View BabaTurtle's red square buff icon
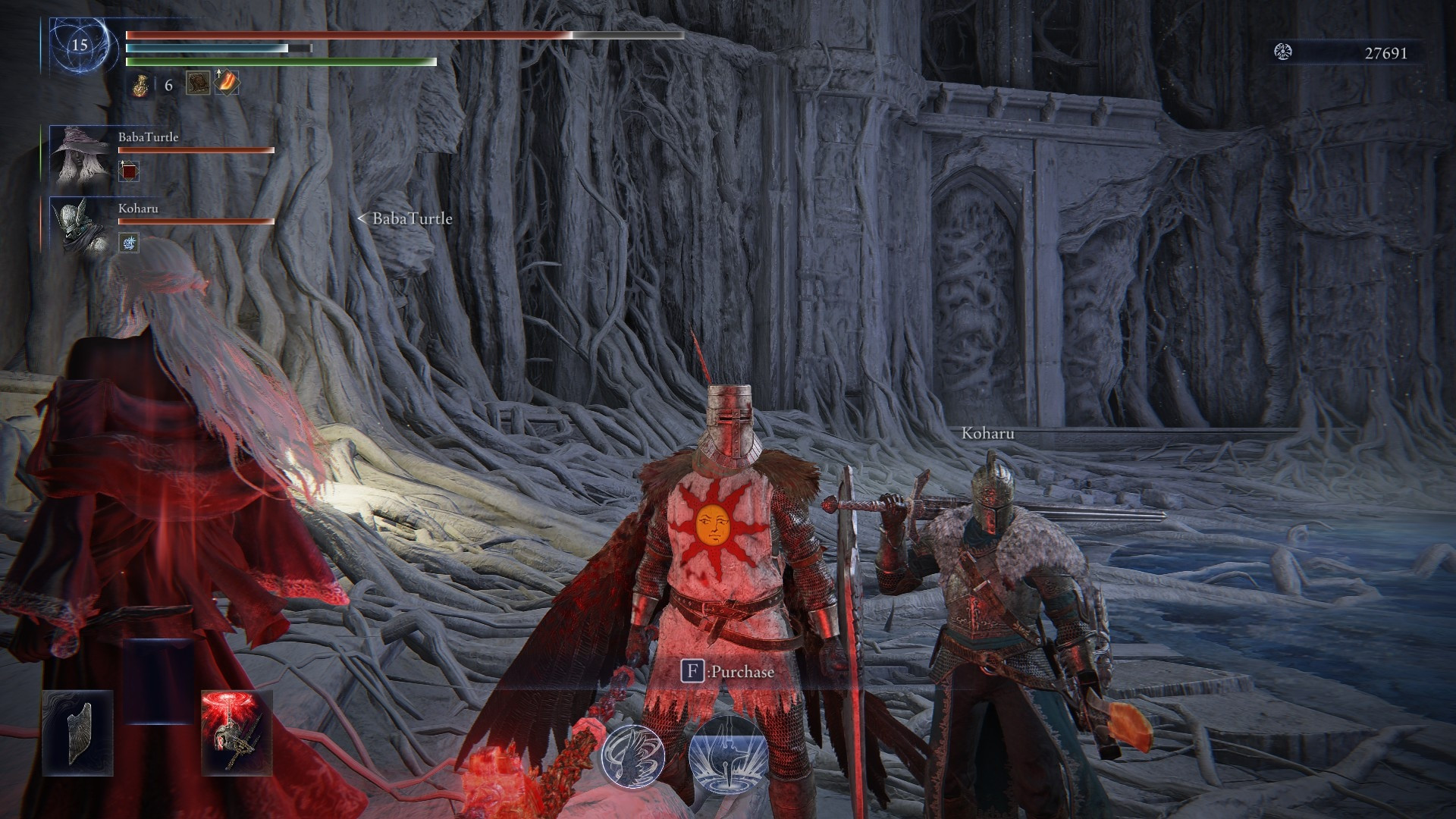The width and height of the screenshot is (1456, 819). (x=129, y=171)
